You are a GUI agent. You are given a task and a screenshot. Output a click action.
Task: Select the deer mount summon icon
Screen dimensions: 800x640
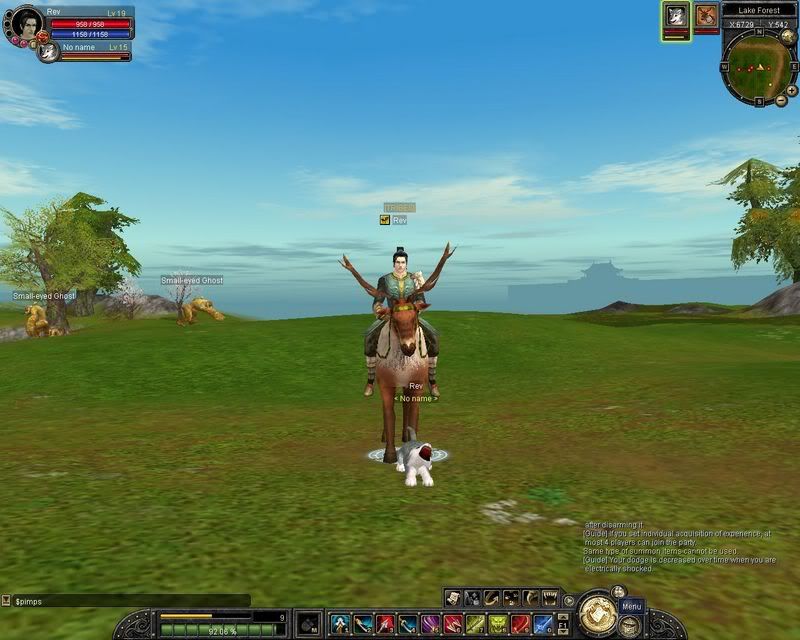point(707,16)
